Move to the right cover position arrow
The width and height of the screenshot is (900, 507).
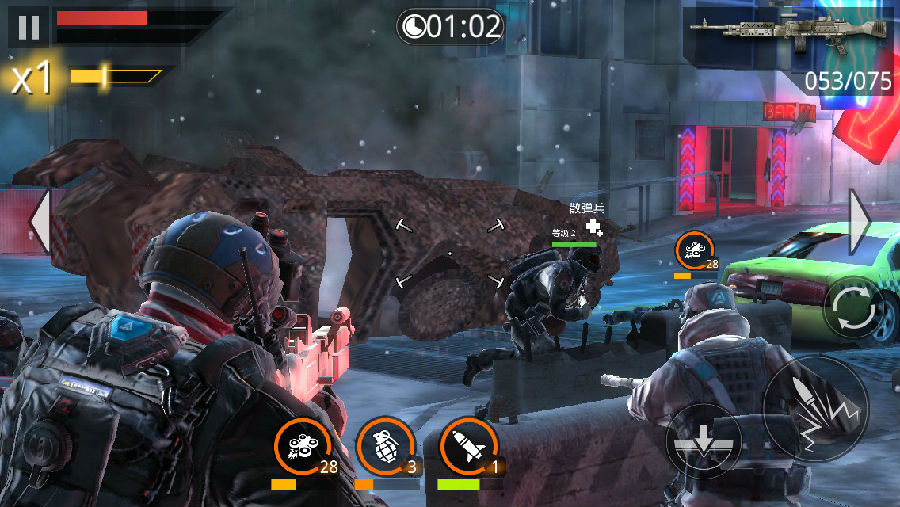coord(859,220)
